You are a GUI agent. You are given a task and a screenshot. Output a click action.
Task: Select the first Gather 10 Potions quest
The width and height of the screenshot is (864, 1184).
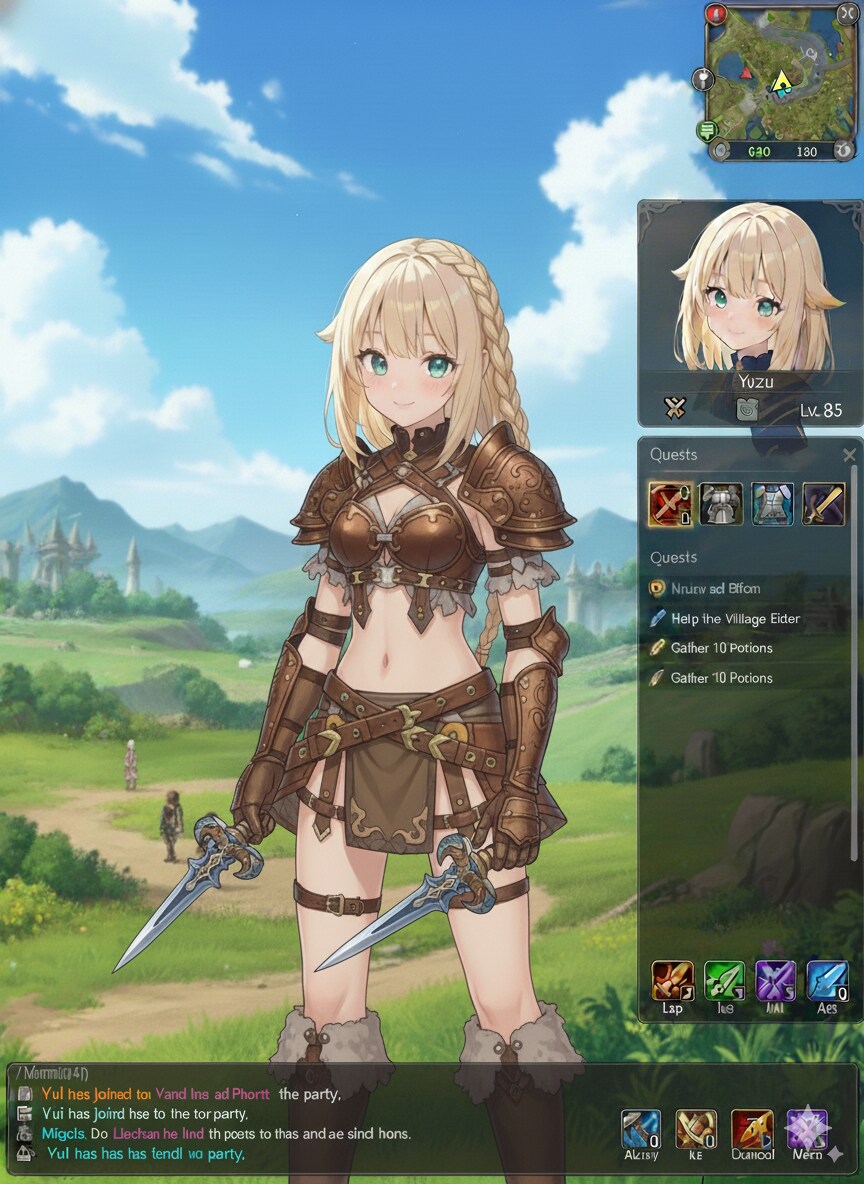721,648
